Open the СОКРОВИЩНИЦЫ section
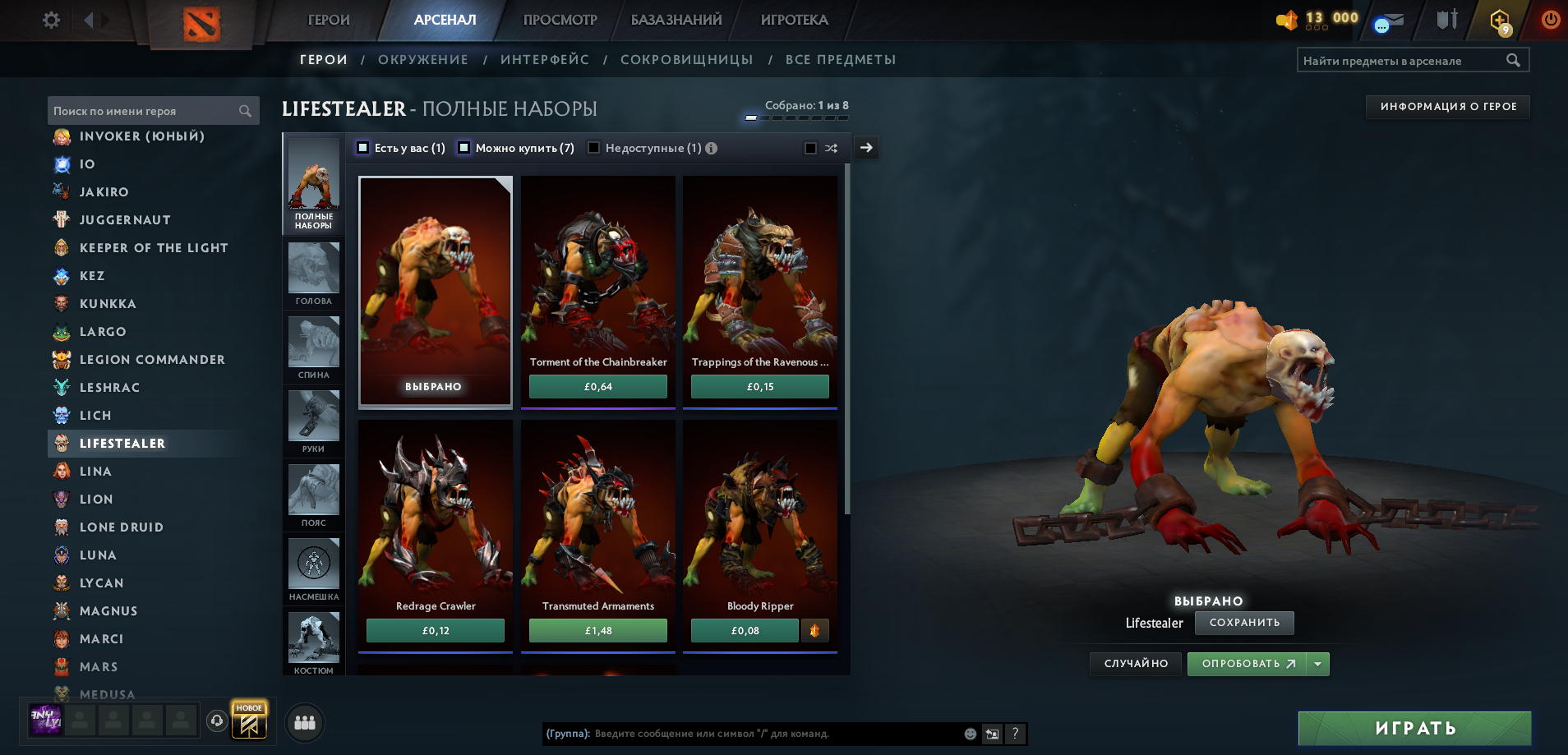 tap(687, 59)
